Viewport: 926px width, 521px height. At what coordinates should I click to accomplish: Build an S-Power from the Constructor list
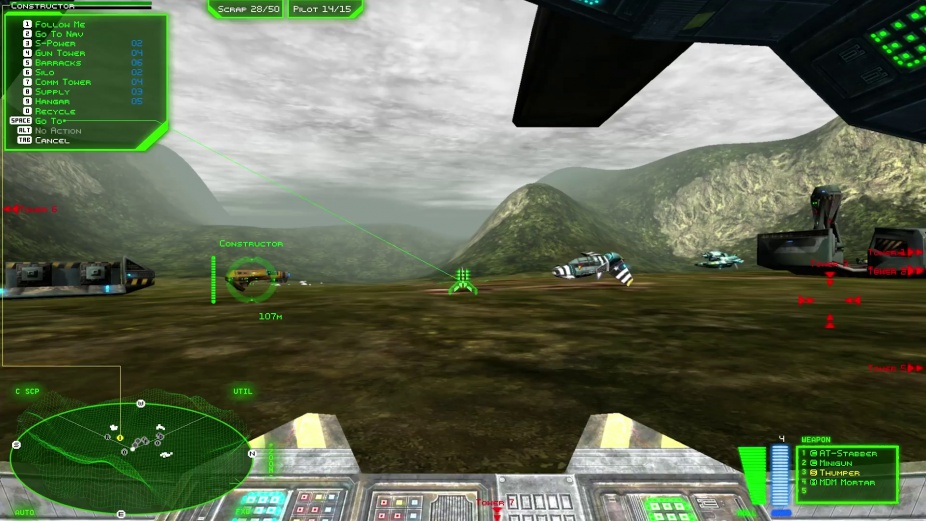click(x=55, y=44)
